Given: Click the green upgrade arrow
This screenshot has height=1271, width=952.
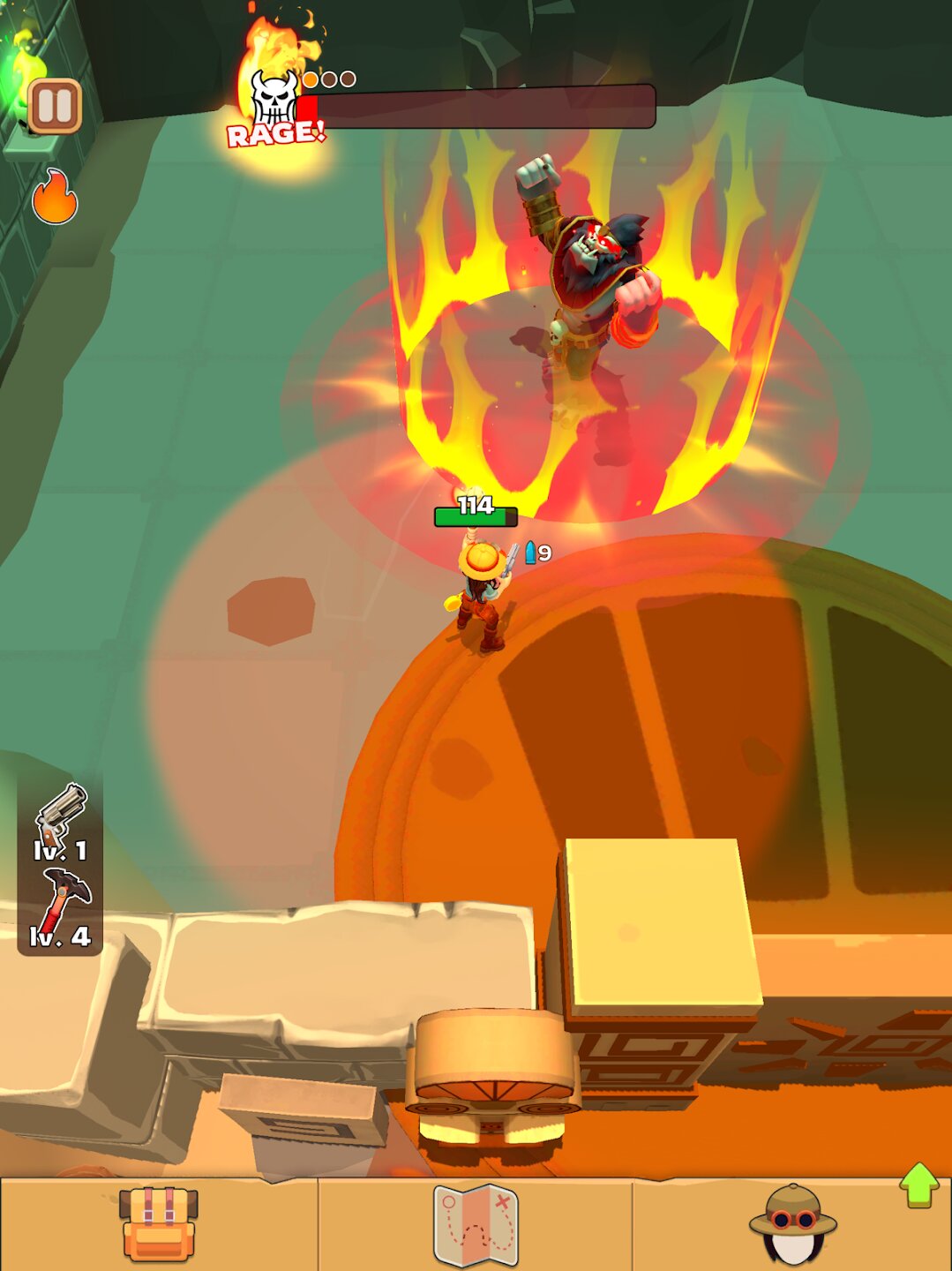Looking at the screenshot, I should click(x=919, y=1185).
